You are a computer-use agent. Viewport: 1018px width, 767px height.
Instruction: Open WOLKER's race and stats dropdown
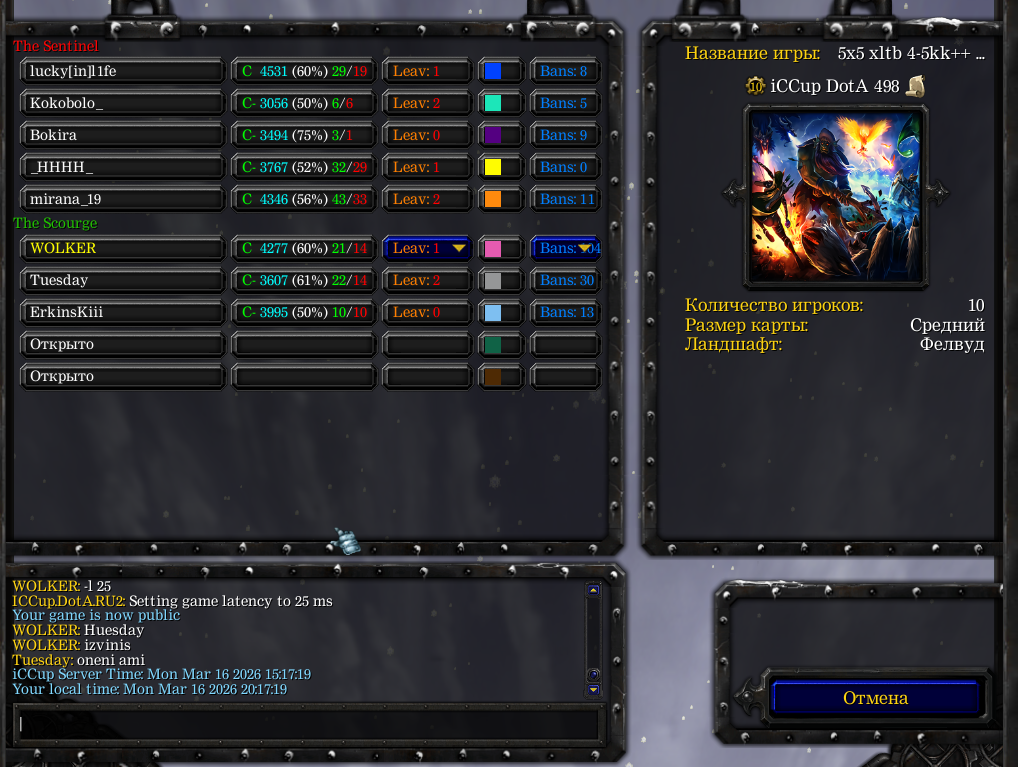[304, 248]
